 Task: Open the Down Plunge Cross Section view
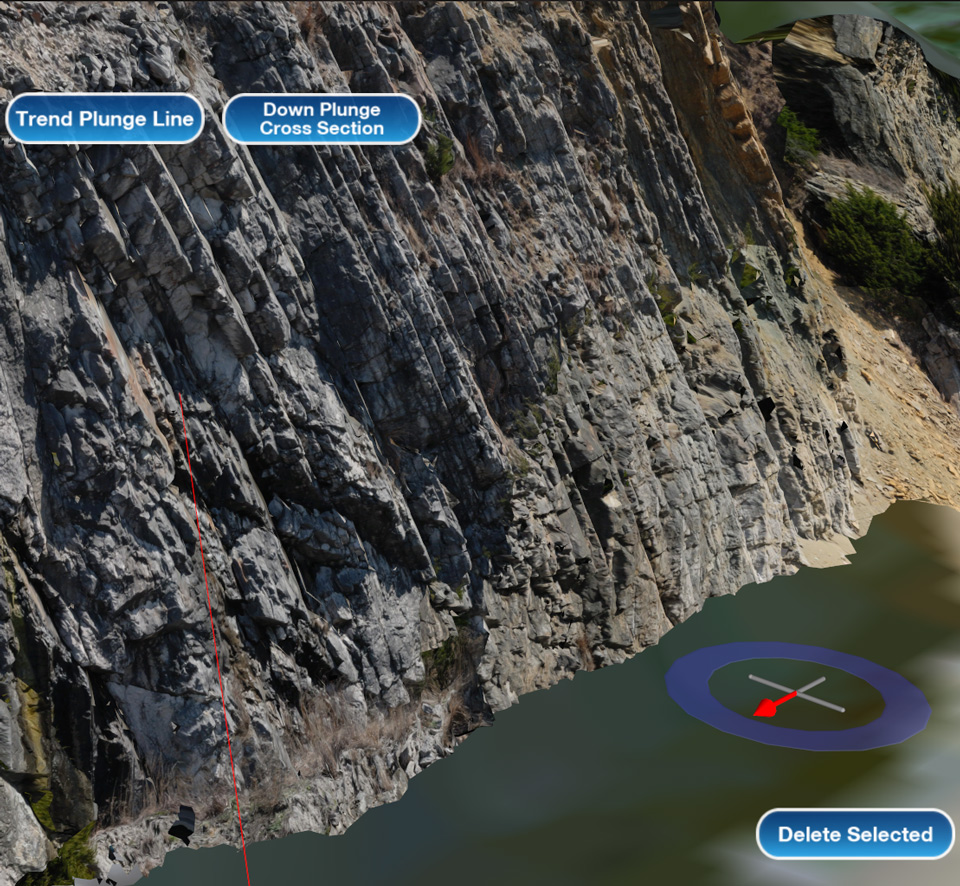click(x=321, y=119)
